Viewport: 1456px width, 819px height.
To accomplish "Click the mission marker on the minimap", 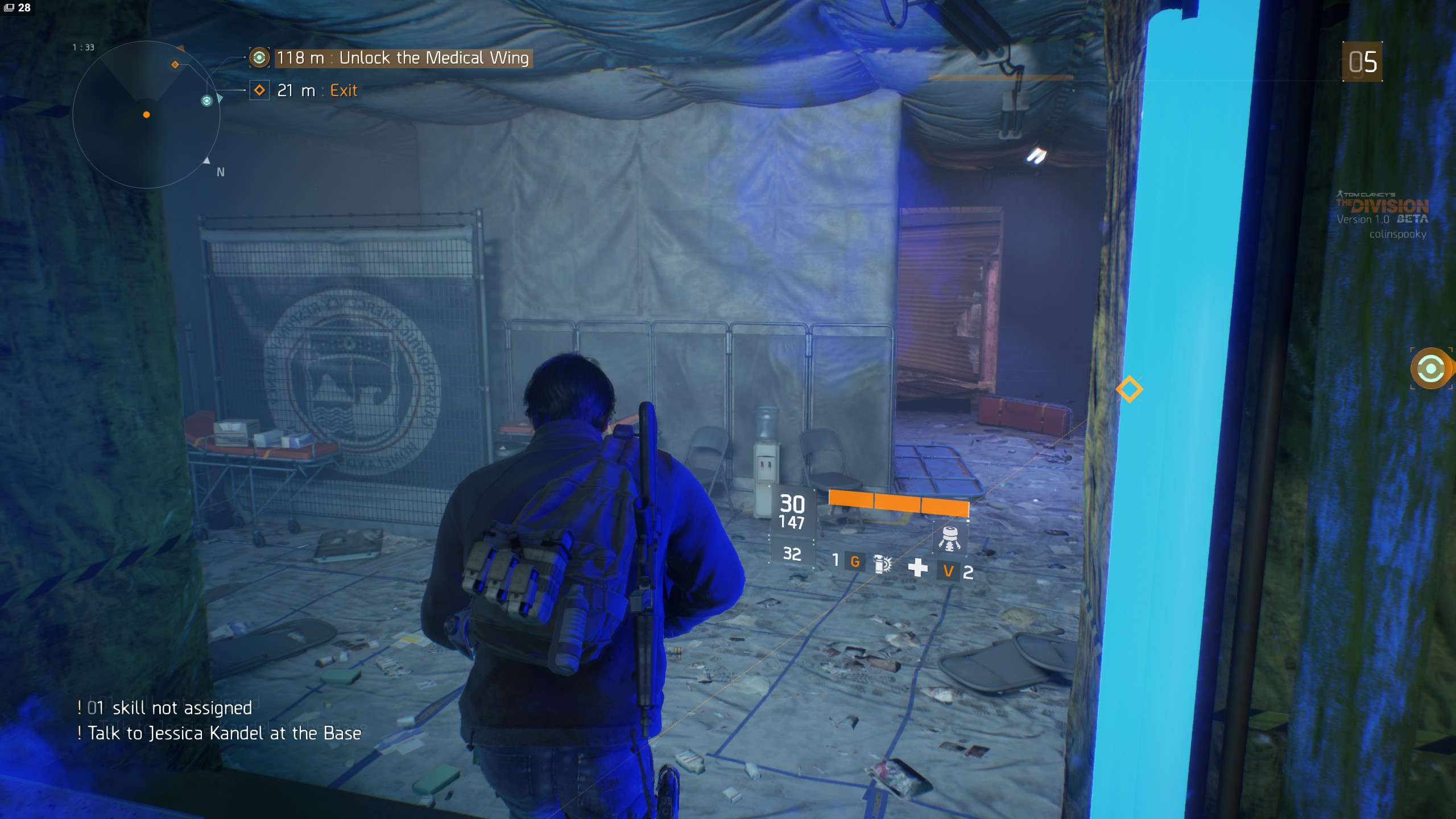I will (x=207, y=101).
